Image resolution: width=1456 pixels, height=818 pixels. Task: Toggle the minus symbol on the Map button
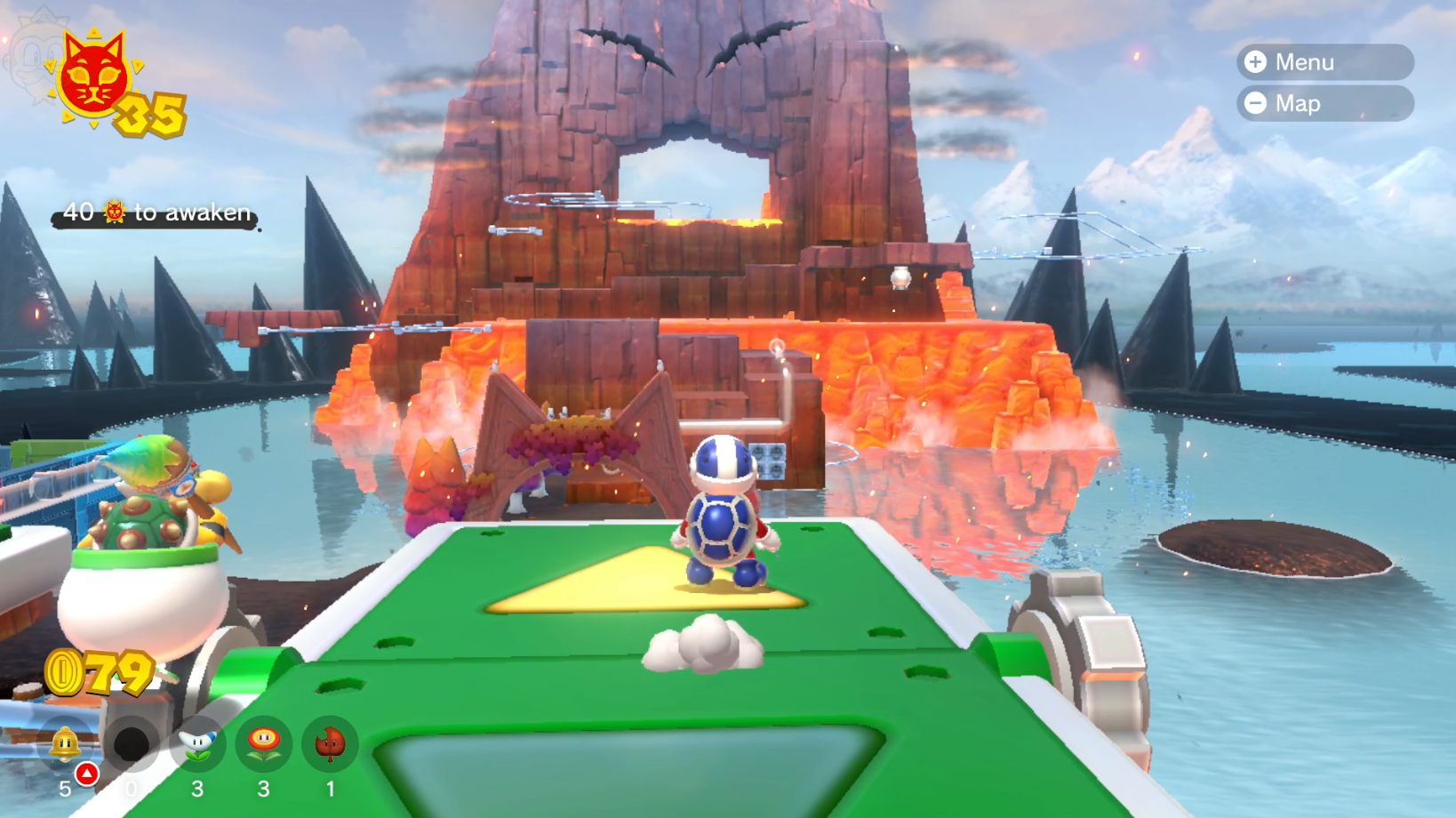pos(1256,103)
